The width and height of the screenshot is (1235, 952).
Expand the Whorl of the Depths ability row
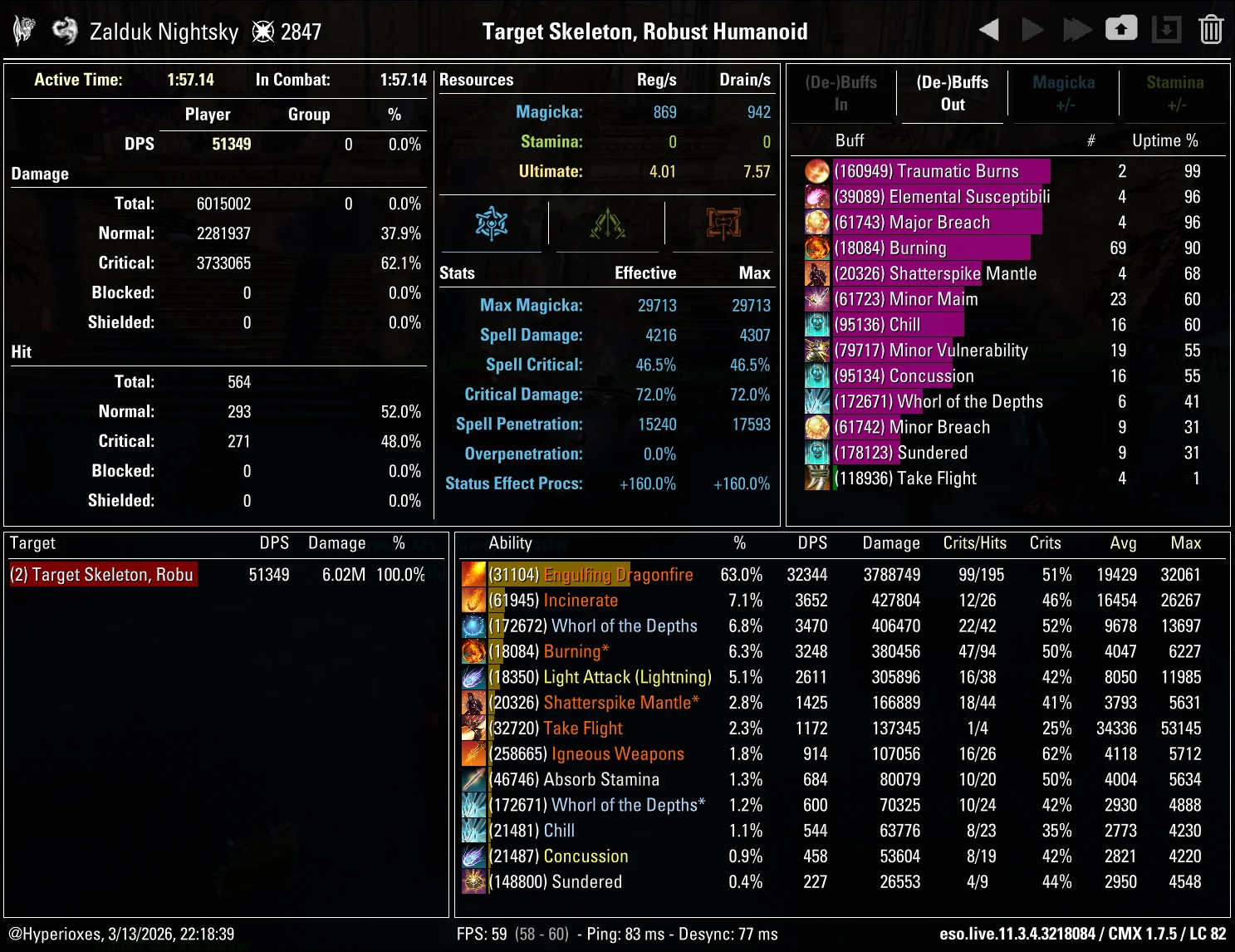623,626
